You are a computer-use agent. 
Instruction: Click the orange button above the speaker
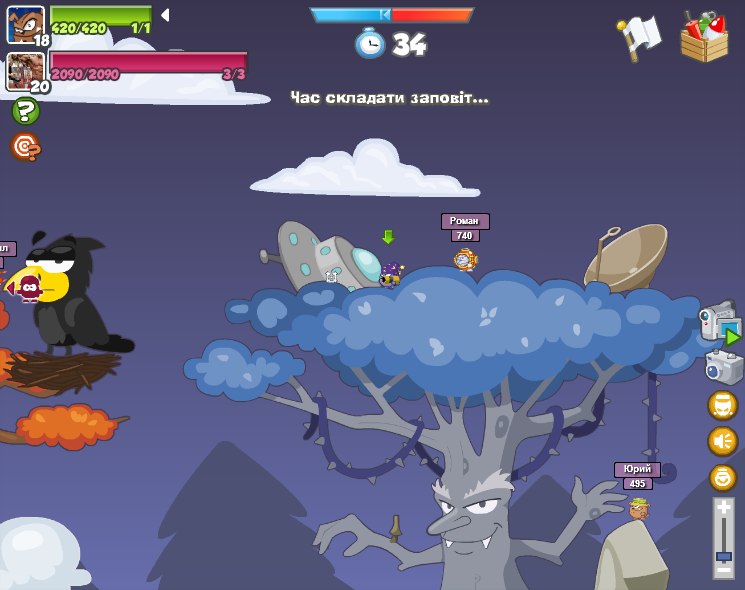tap(722, 405)
